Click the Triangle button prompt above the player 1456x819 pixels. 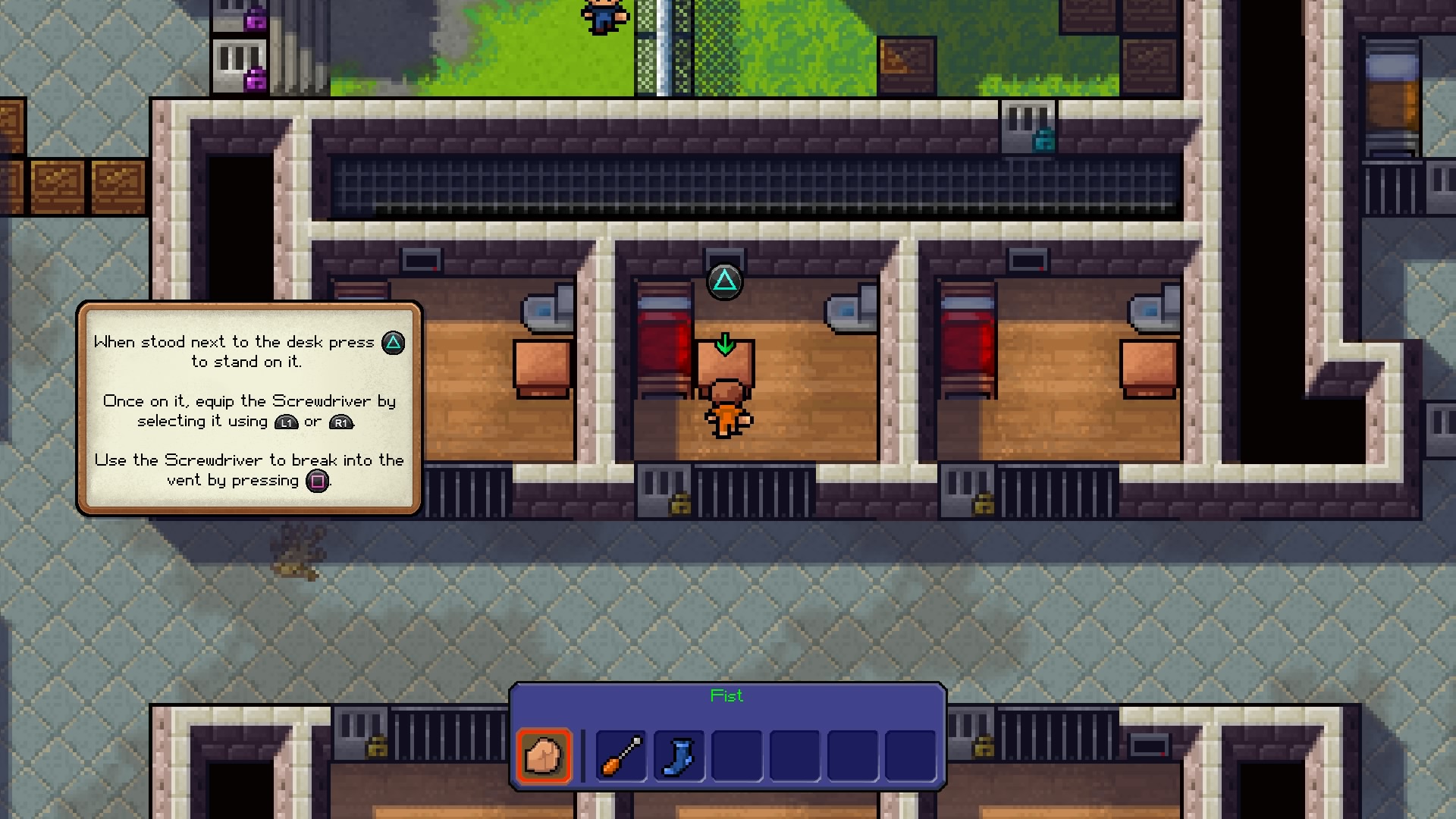pos(725,281)
